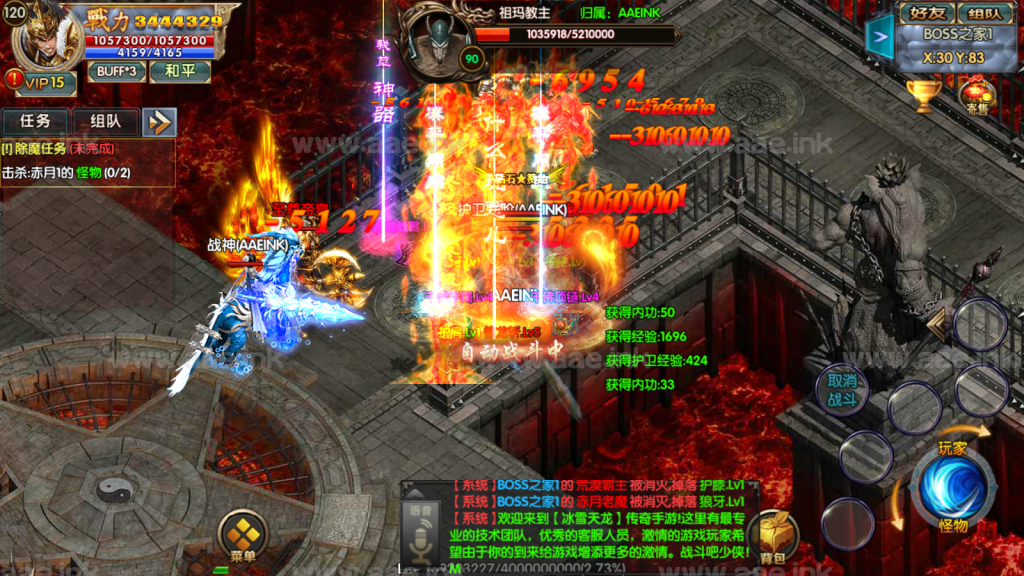This screenshot has width=1024, height=576.
Task: Switch to the 任务 quest tab
Action: pos(35,122)
